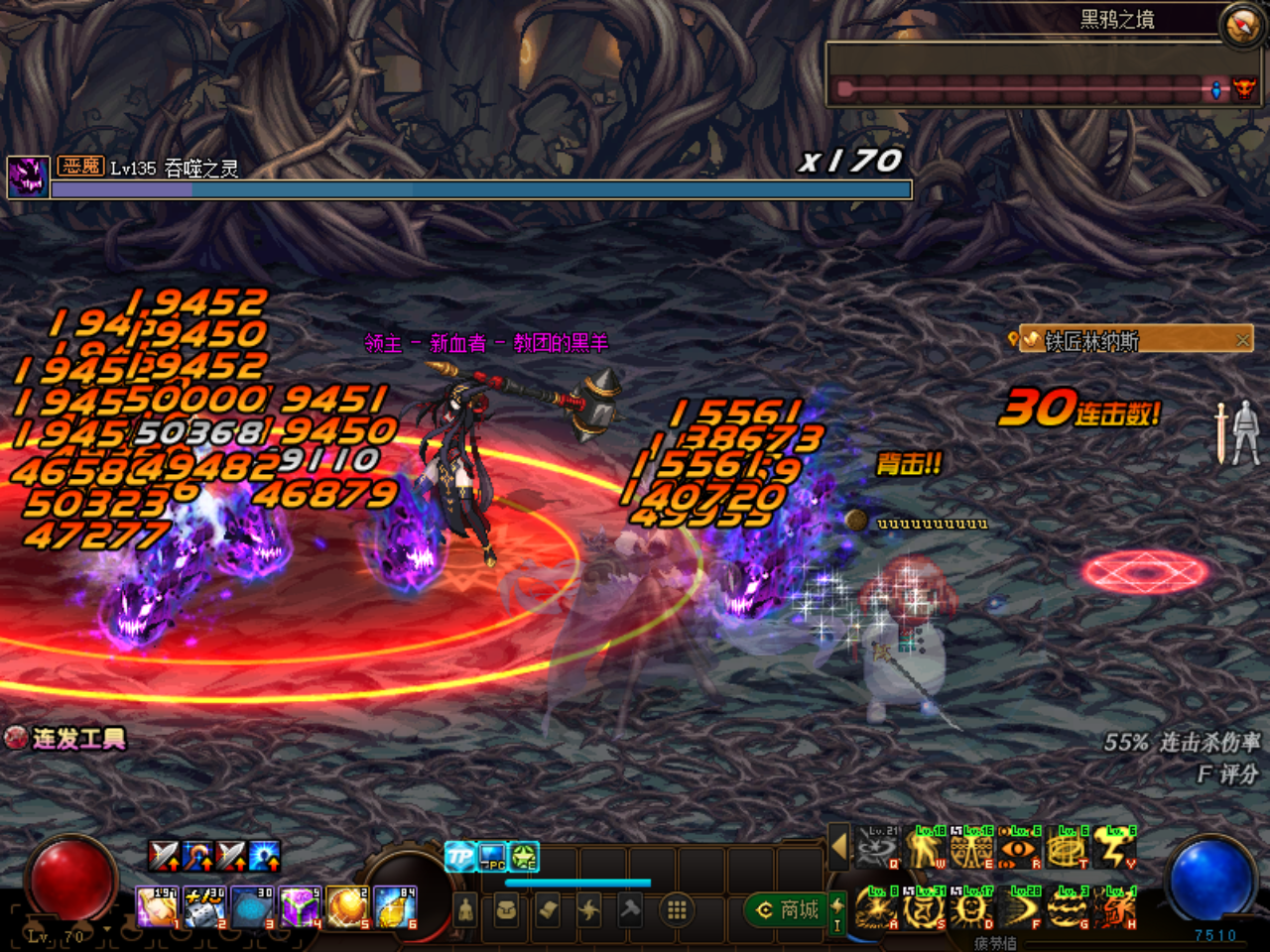Use the golden orb item in slot 5
1270x952 pixels.
[x=346, y=907]
